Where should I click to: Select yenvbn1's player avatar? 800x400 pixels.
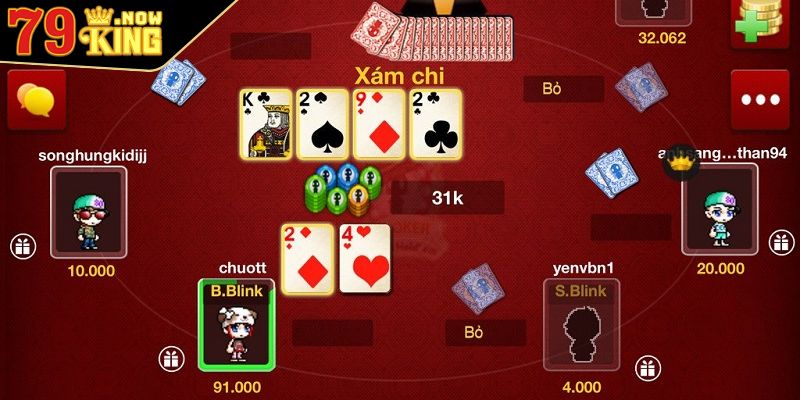click(x=581, y=325)
